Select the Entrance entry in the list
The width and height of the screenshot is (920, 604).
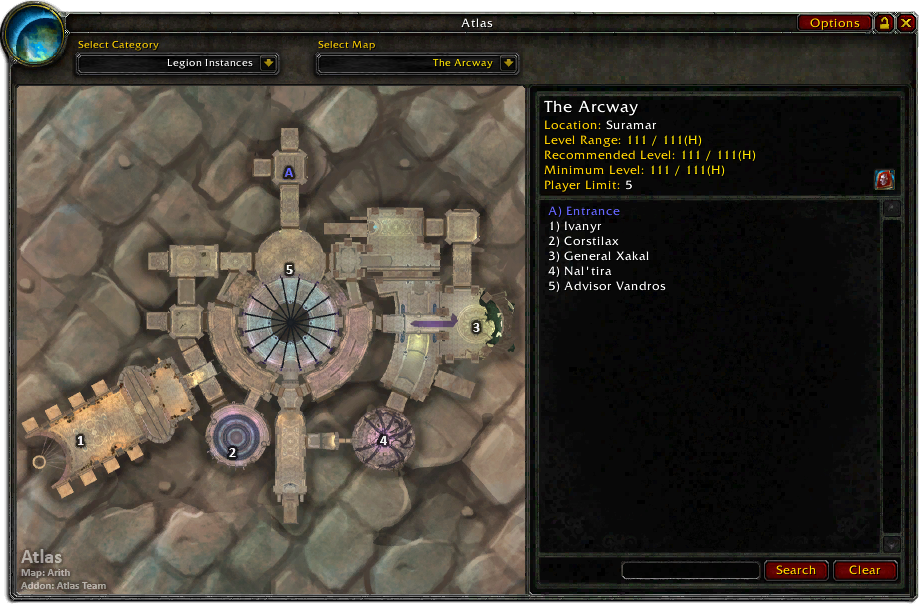584,211
